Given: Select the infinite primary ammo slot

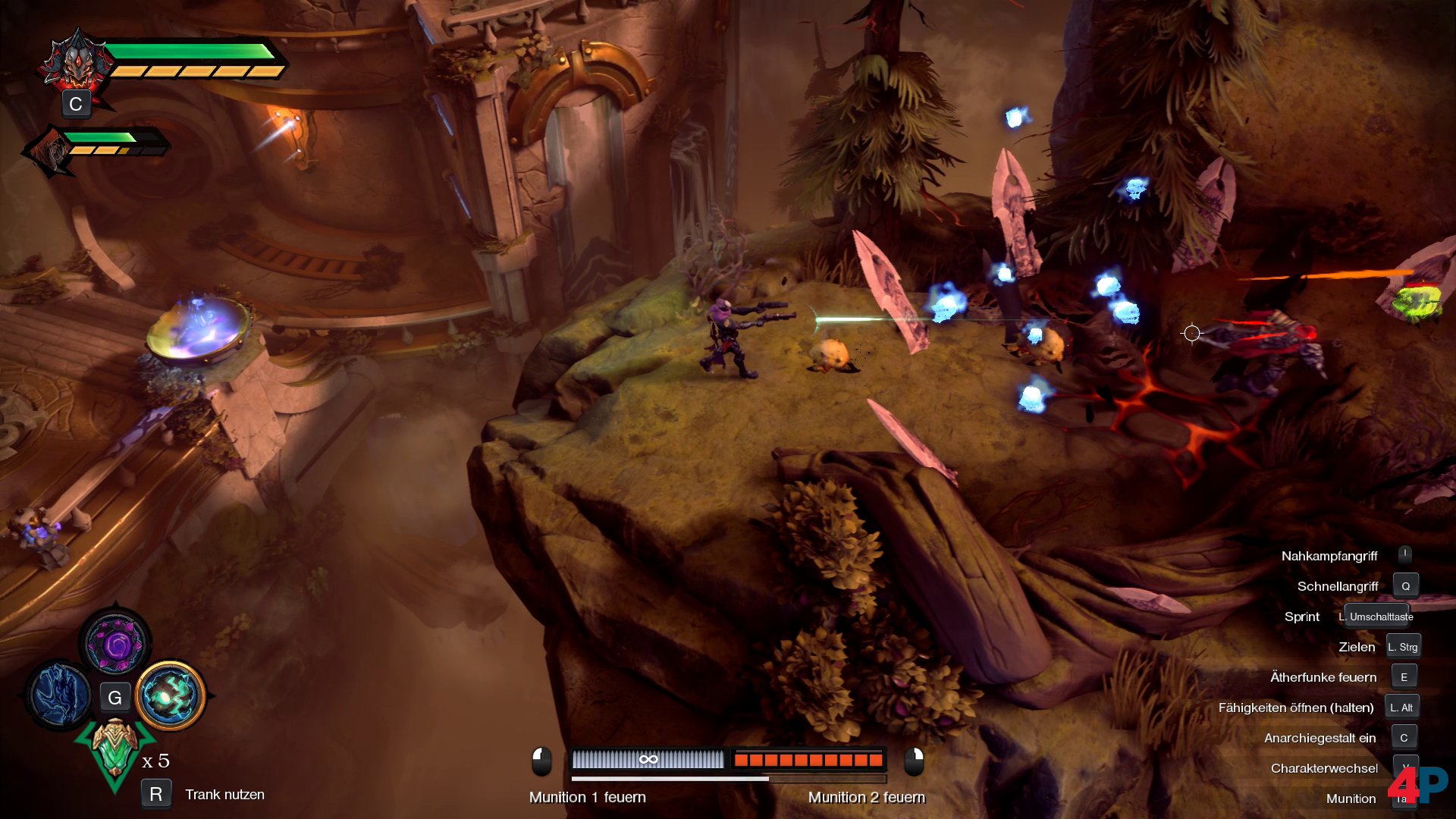Looking at the screenshot, I should pyautogui.click(x=648, y=759).
